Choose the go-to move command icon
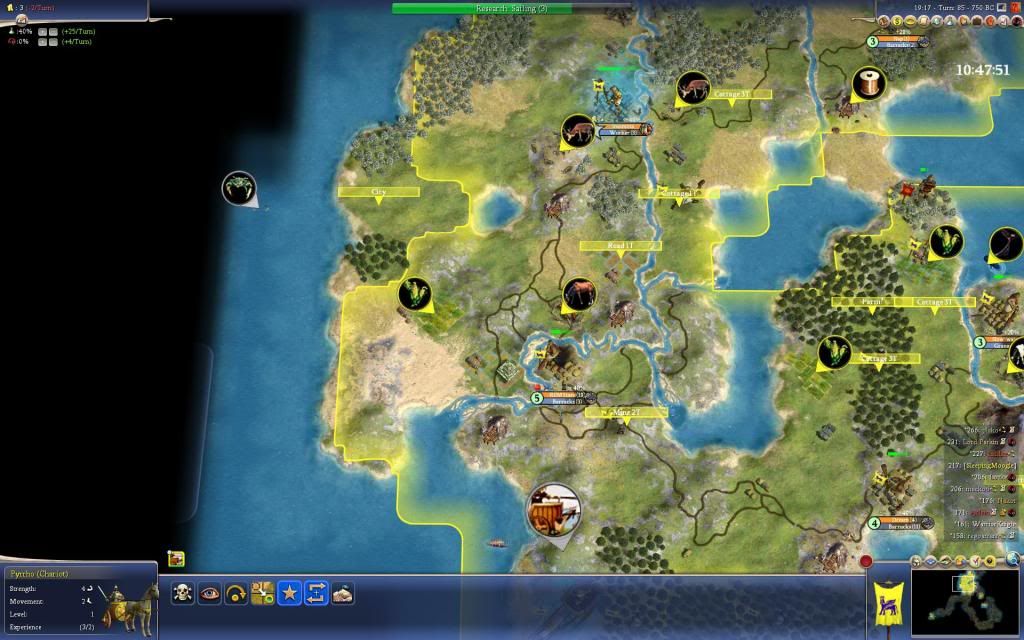This screenshot has height=640, width=1024. coord(263,593)
